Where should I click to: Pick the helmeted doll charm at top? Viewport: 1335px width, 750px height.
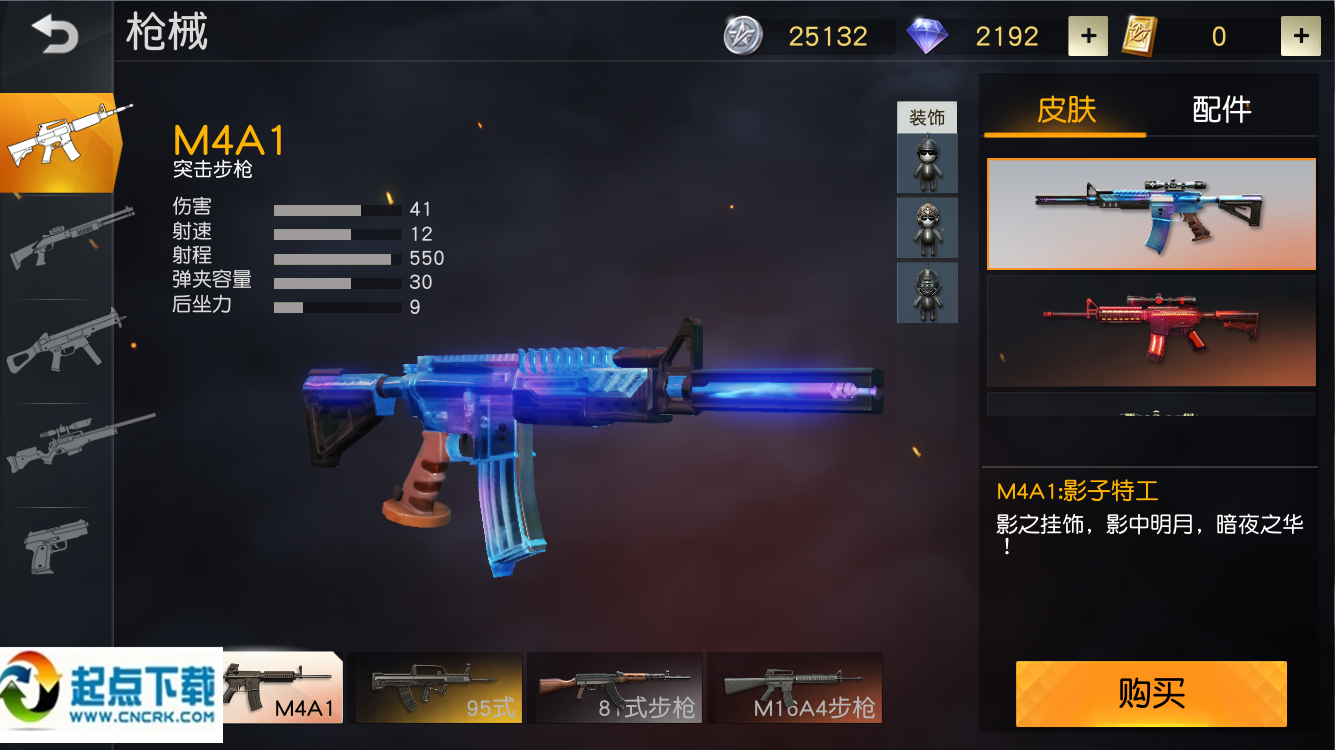(927, 164)
